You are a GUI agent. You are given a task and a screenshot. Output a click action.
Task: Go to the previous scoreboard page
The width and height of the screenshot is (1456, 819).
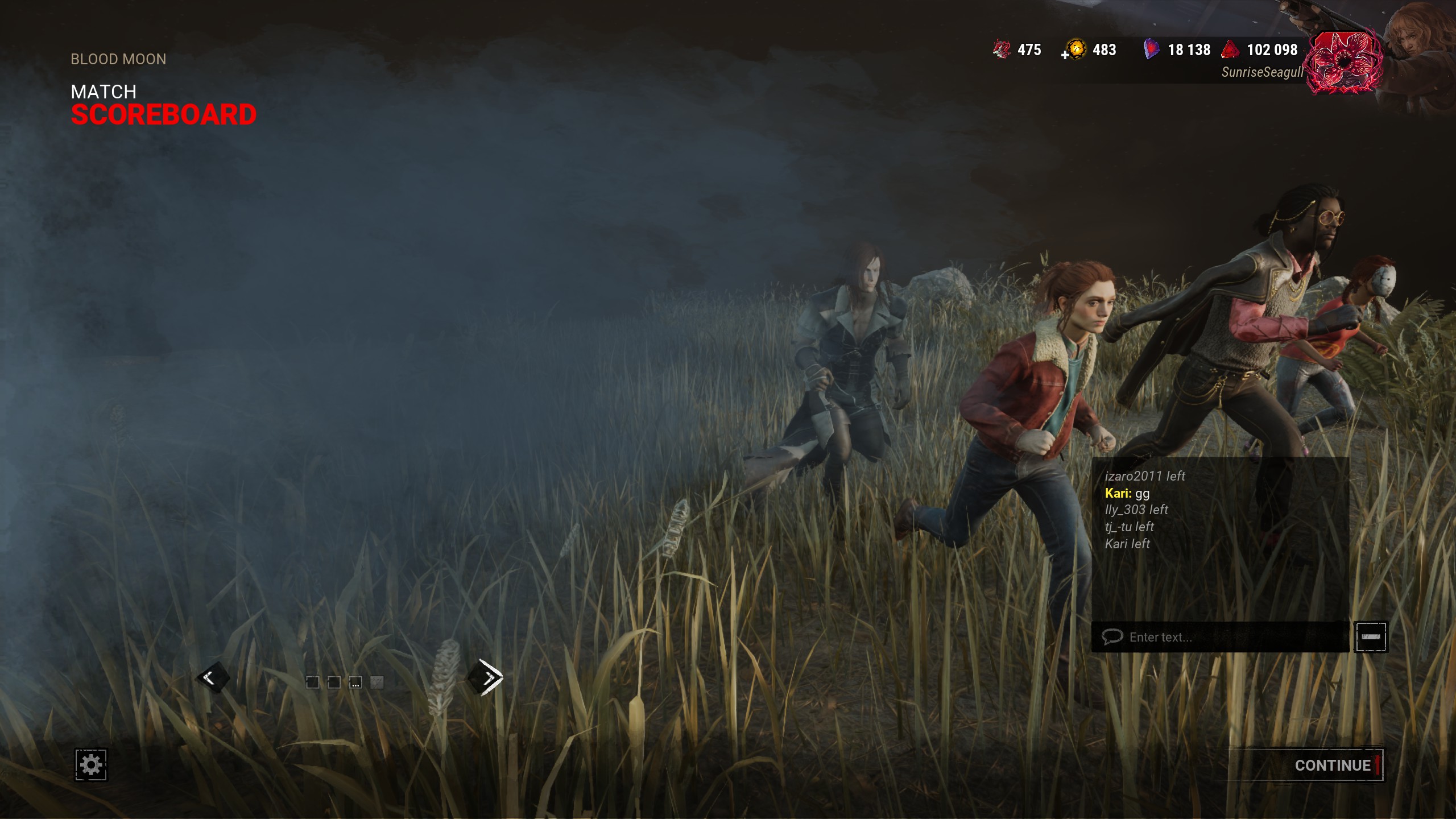click(213, 677)
